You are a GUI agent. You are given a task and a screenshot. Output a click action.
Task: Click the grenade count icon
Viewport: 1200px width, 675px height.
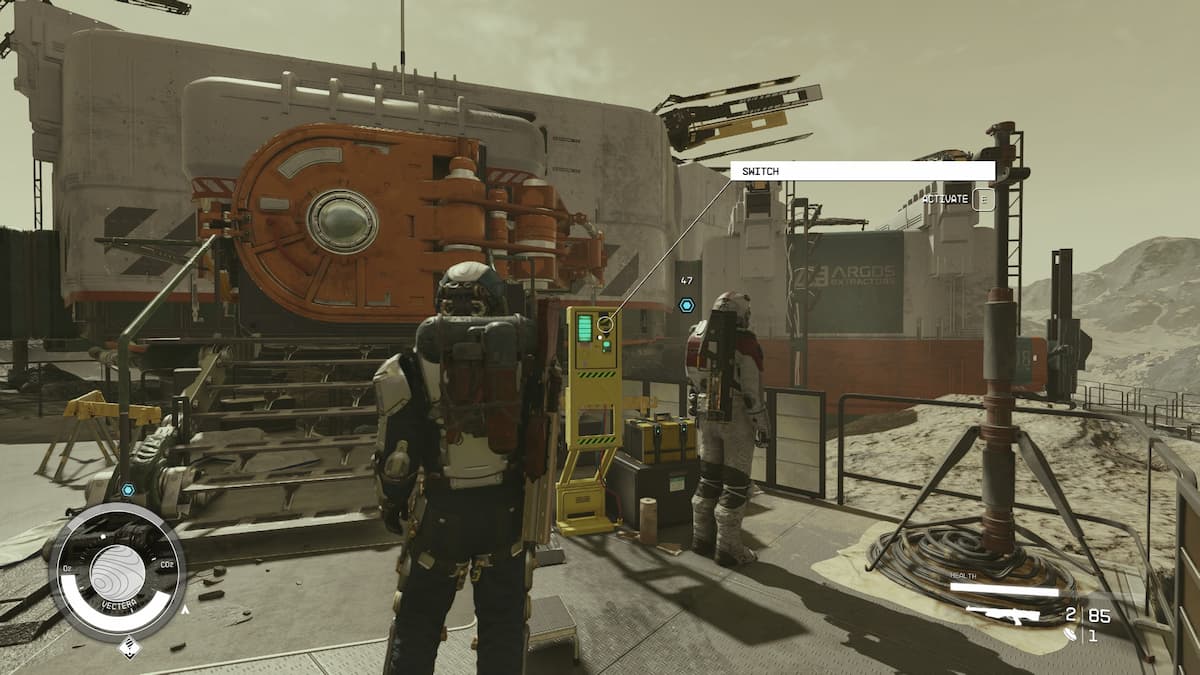[1071, 634]
